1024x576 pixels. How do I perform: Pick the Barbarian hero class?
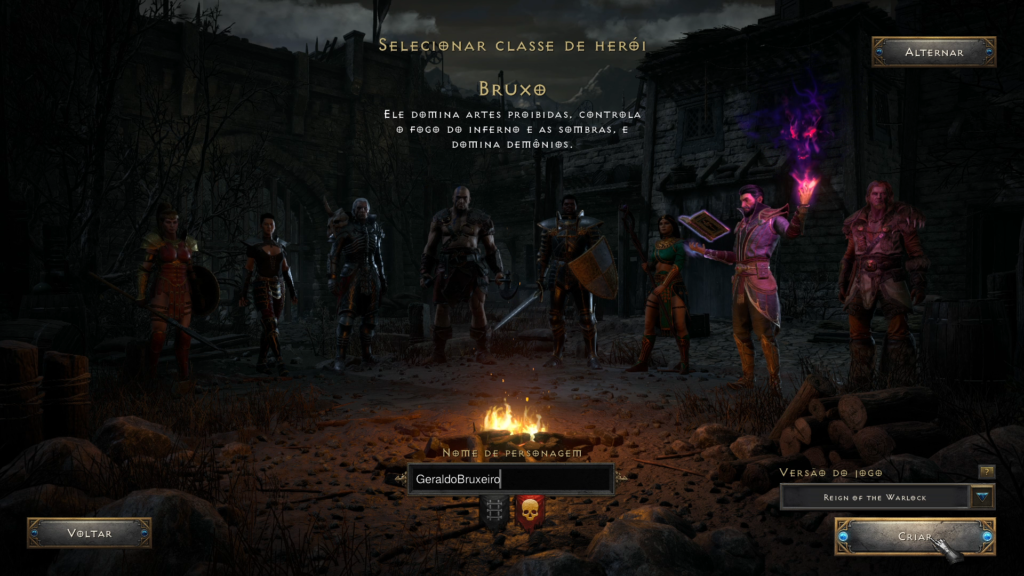tap(461, 270)
